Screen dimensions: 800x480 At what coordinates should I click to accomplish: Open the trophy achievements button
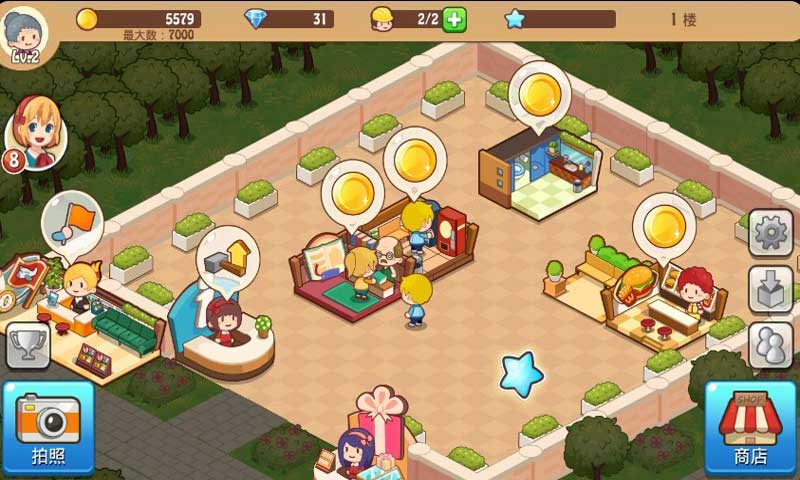pos(27,345)
